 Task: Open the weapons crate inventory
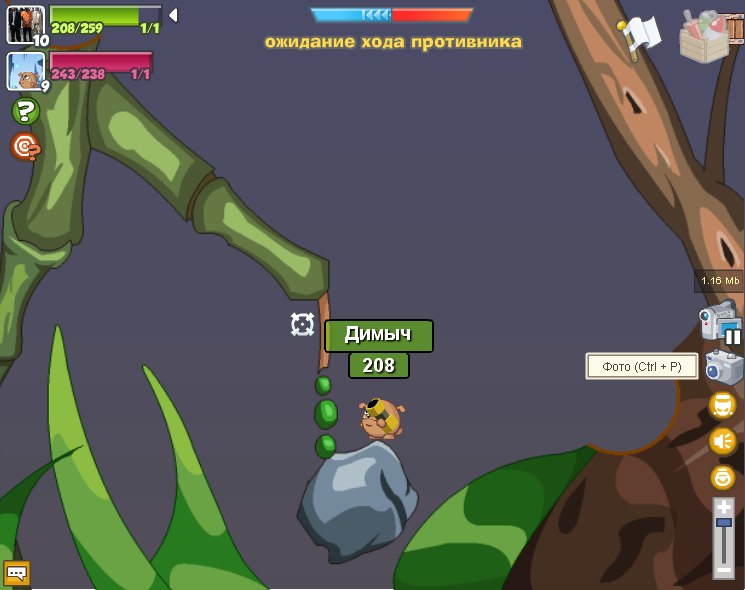(x=710, y=35)
